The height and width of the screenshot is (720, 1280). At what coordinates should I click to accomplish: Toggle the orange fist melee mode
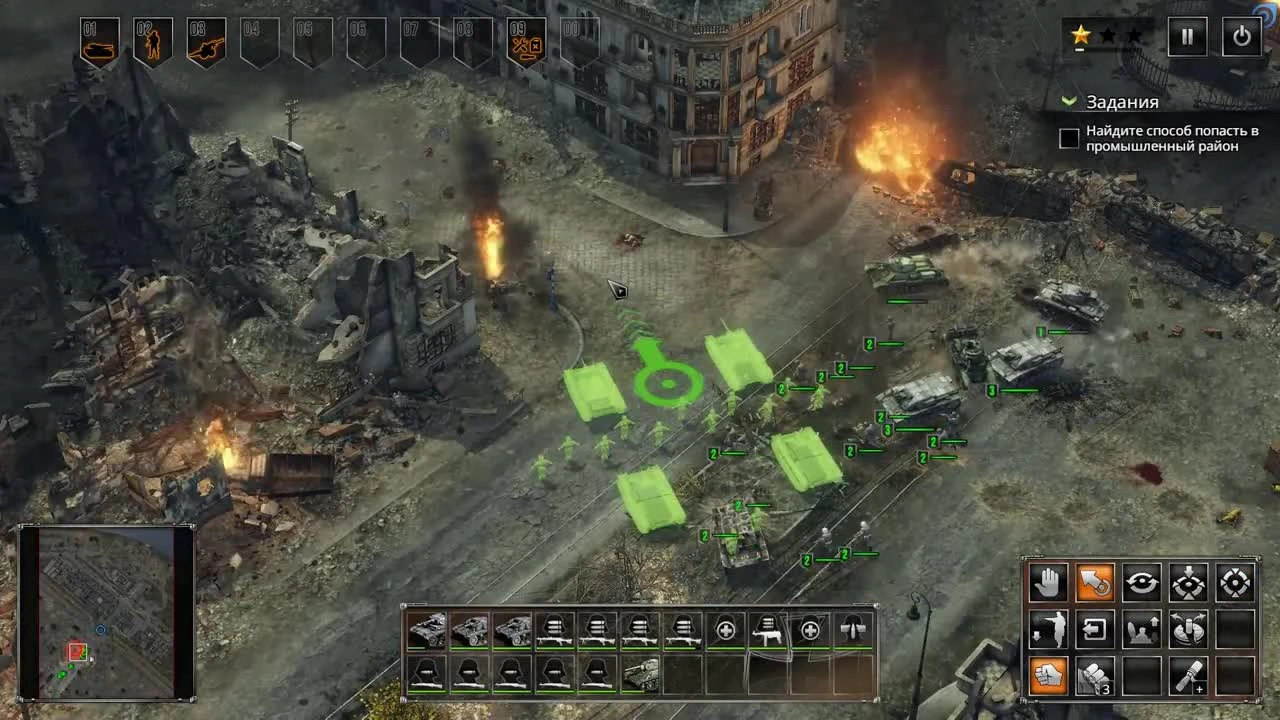tap(1046, 676)
